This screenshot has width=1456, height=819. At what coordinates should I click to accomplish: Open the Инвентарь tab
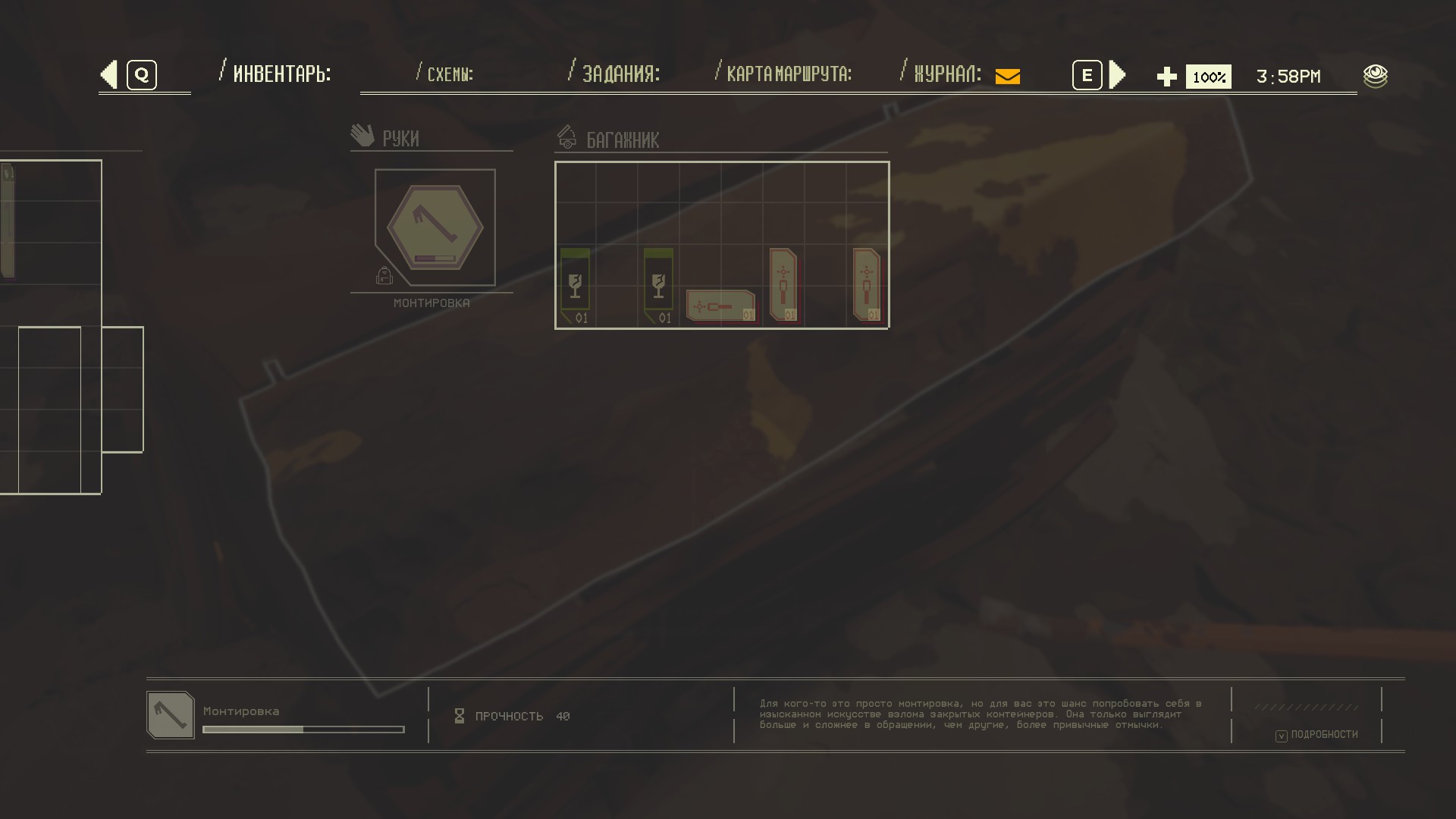point(281,74)
